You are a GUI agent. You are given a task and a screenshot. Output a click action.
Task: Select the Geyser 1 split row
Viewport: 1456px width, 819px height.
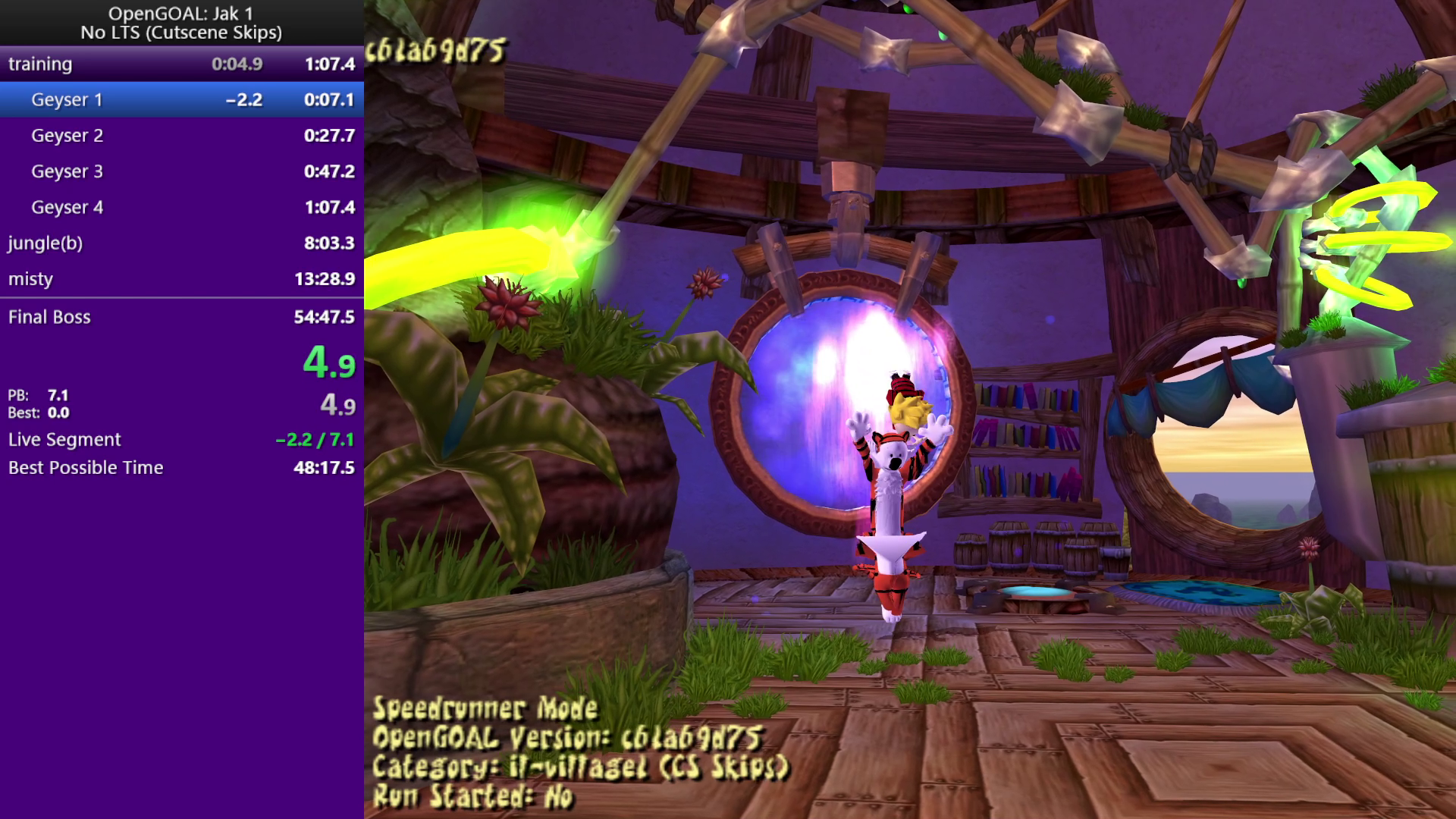coord(181,99)
